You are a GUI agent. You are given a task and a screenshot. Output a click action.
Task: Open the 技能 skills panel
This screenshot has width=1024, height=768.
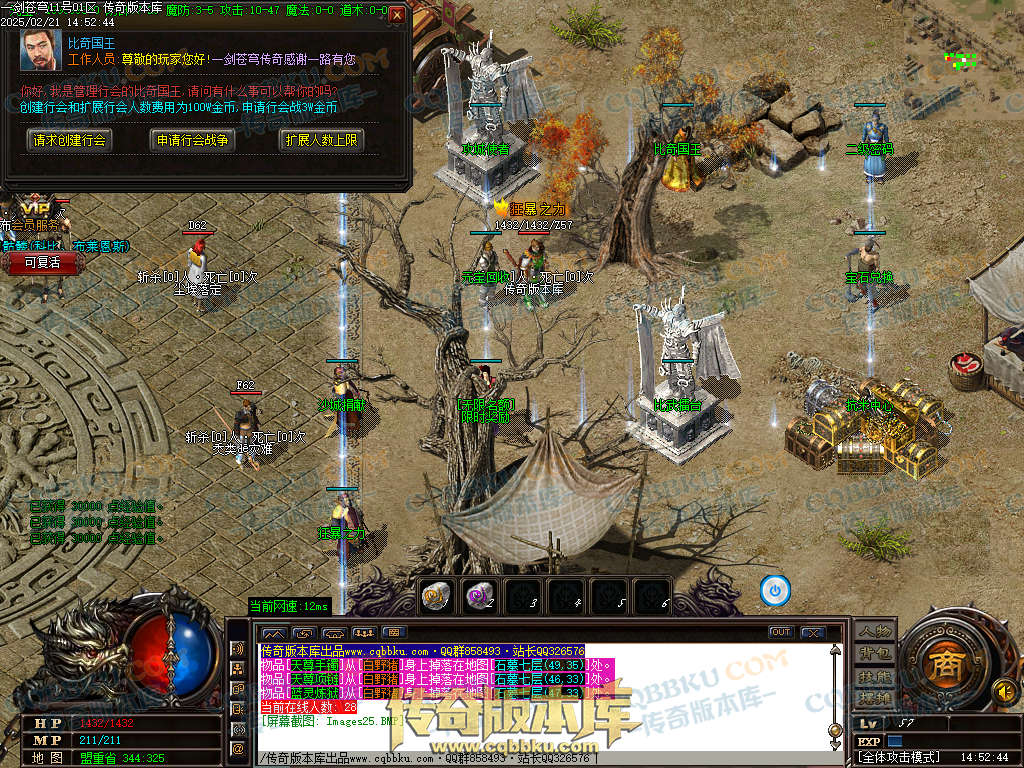(x=875, y=676)
